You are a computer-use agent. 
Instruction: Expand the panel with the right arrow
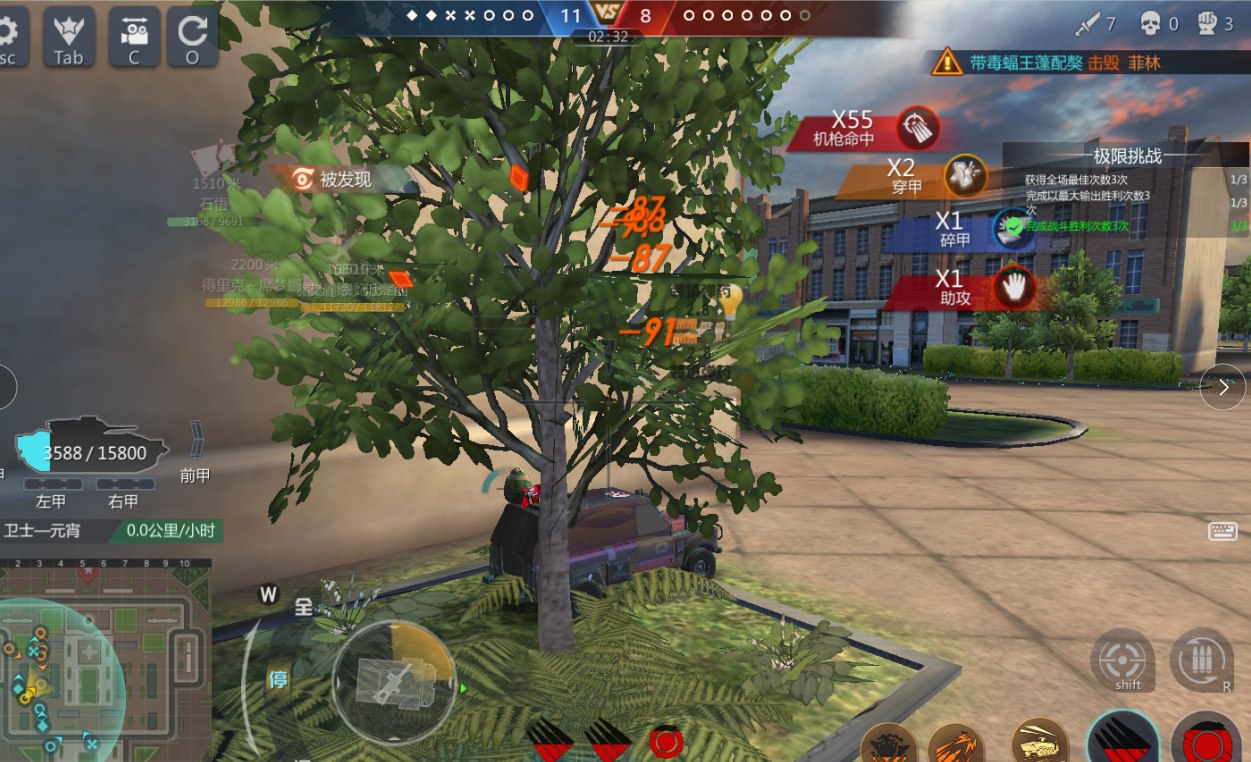(1222, 387)
